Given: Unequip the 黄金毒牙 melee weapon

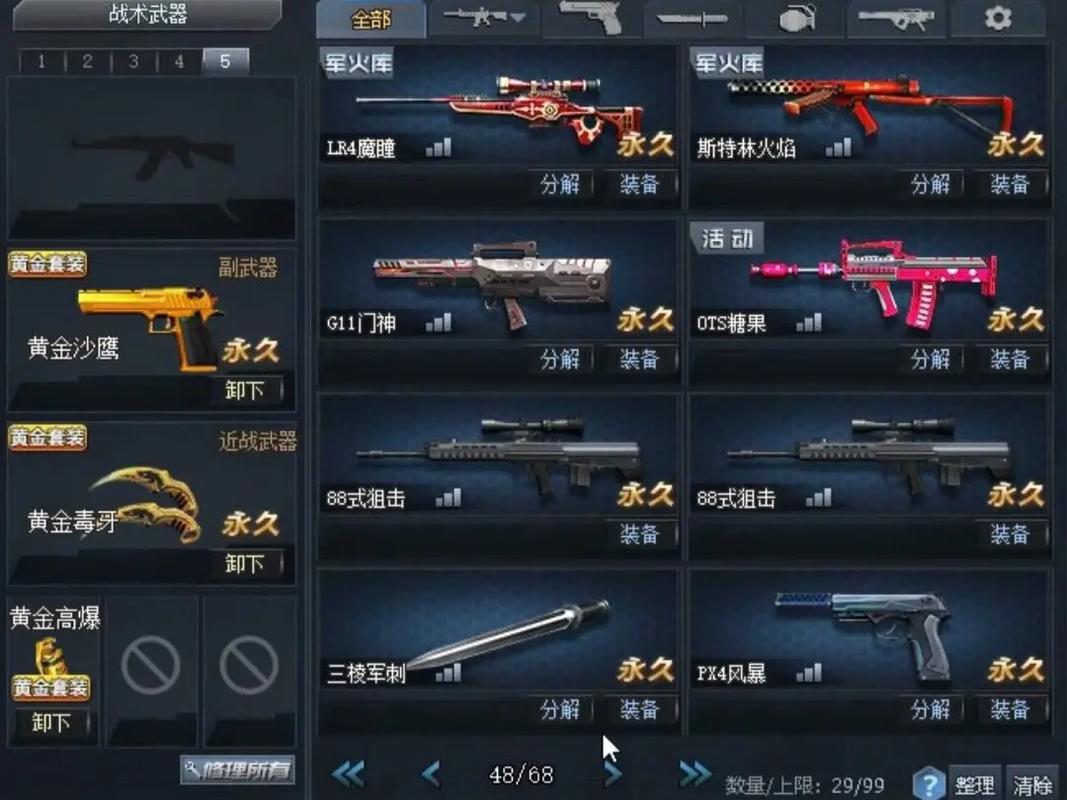Looking at the screenshot, I should (245, 564).
